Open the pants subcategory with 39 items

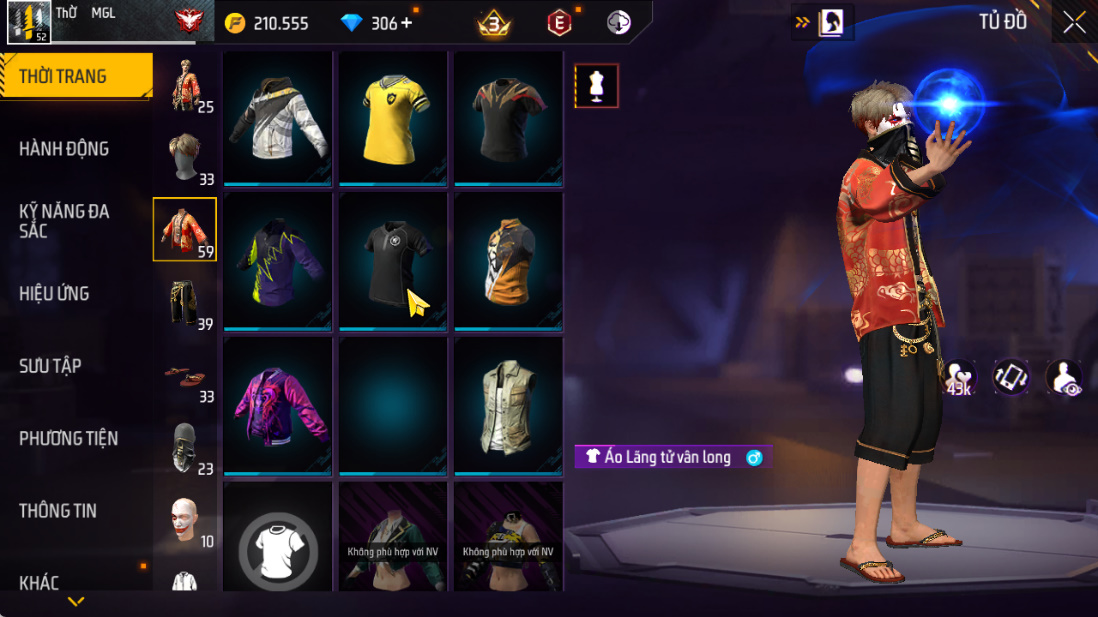185,302
